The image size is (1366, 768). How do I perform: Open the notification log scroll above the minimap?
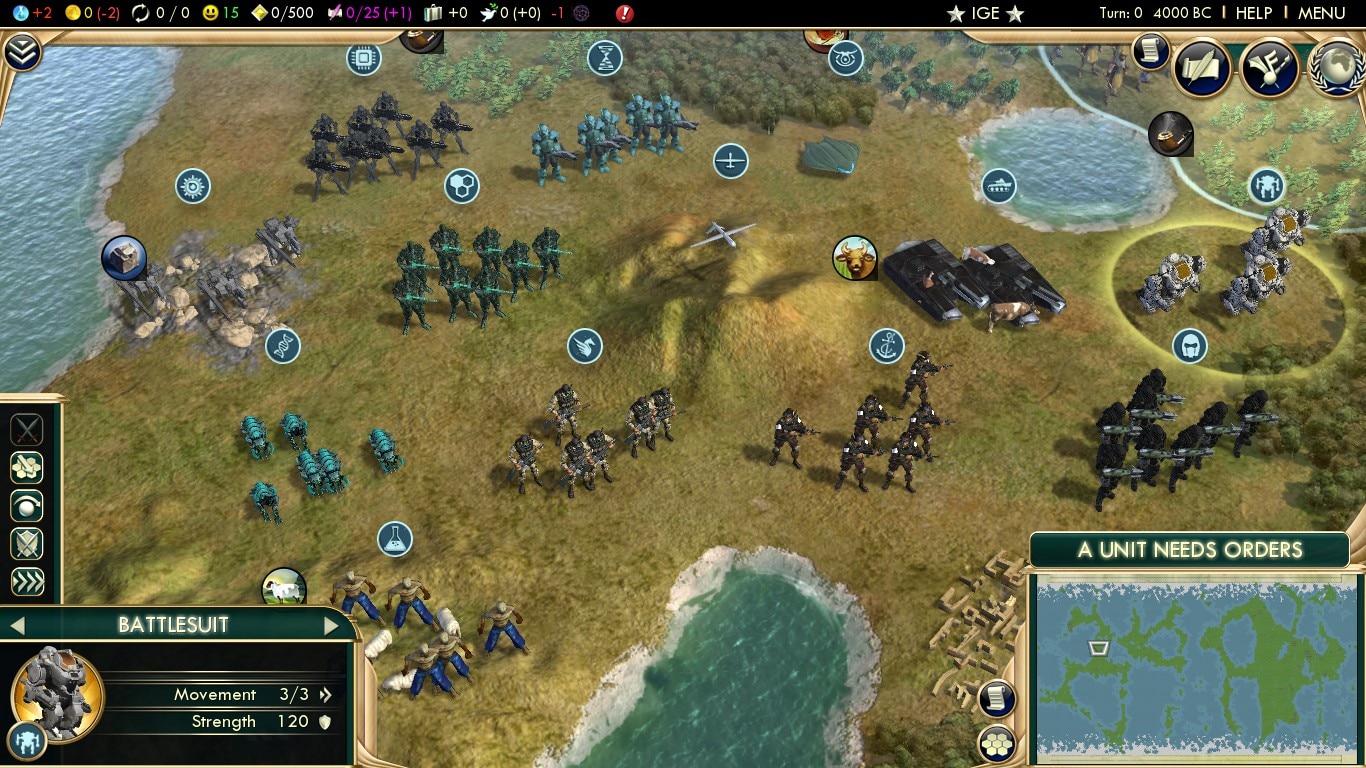pyautogui.click(x=997, y=699)
